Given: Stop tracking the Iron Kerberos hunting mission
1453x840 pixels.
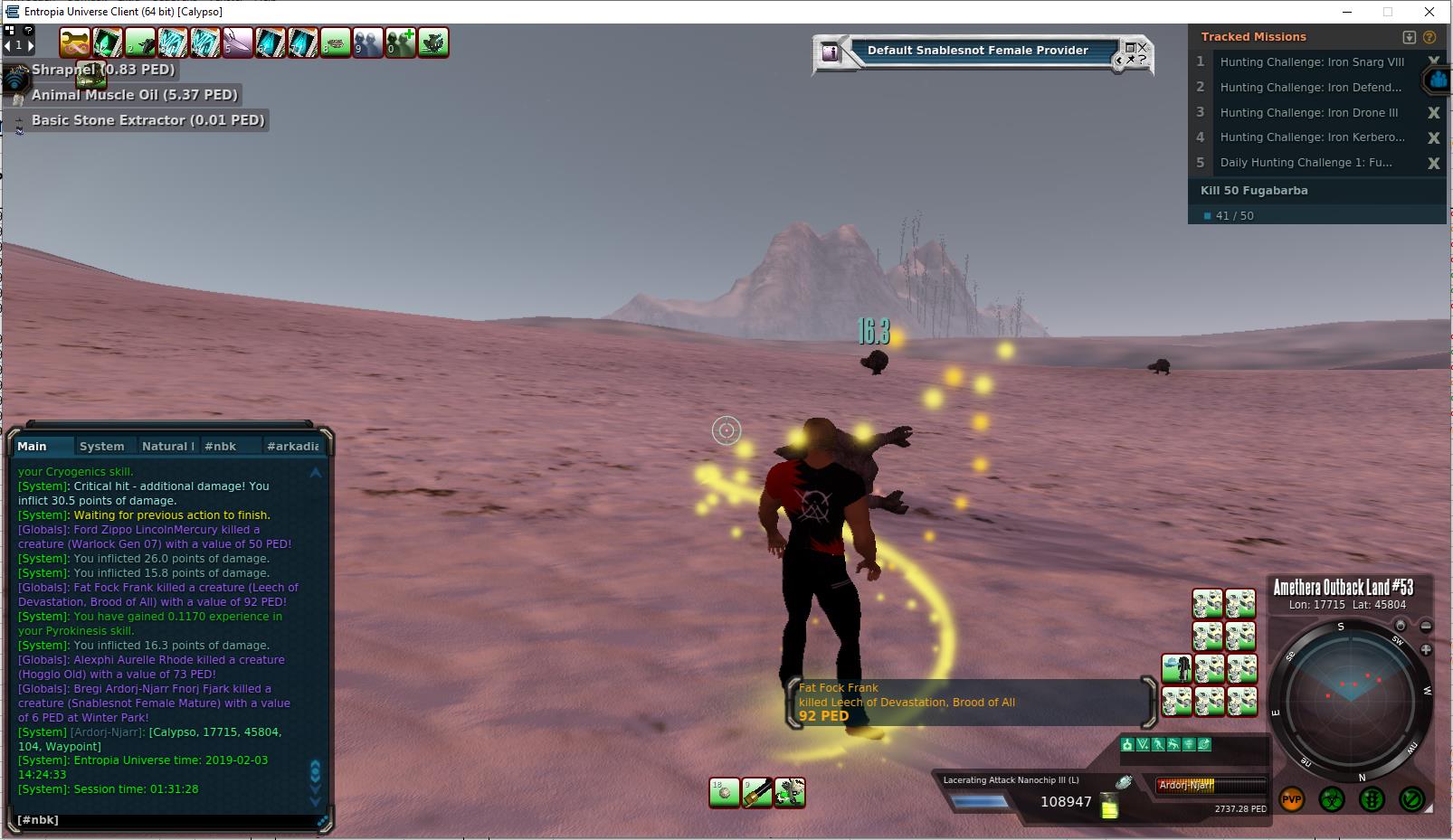Looking at the screenshot, I should [x=1433, y=137].
